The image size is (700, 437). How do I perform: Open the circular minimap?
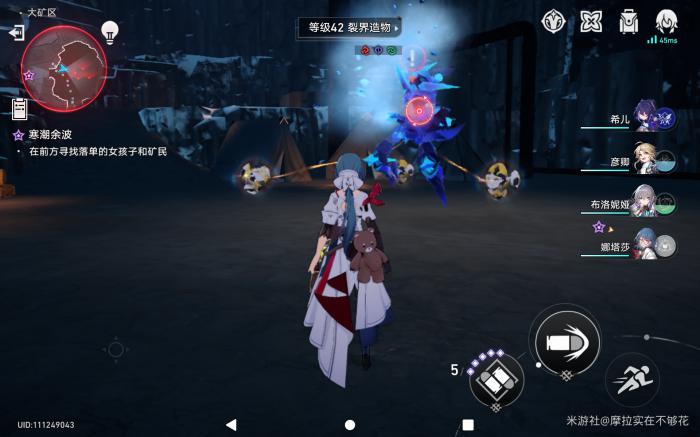click(x=63, y=67)
